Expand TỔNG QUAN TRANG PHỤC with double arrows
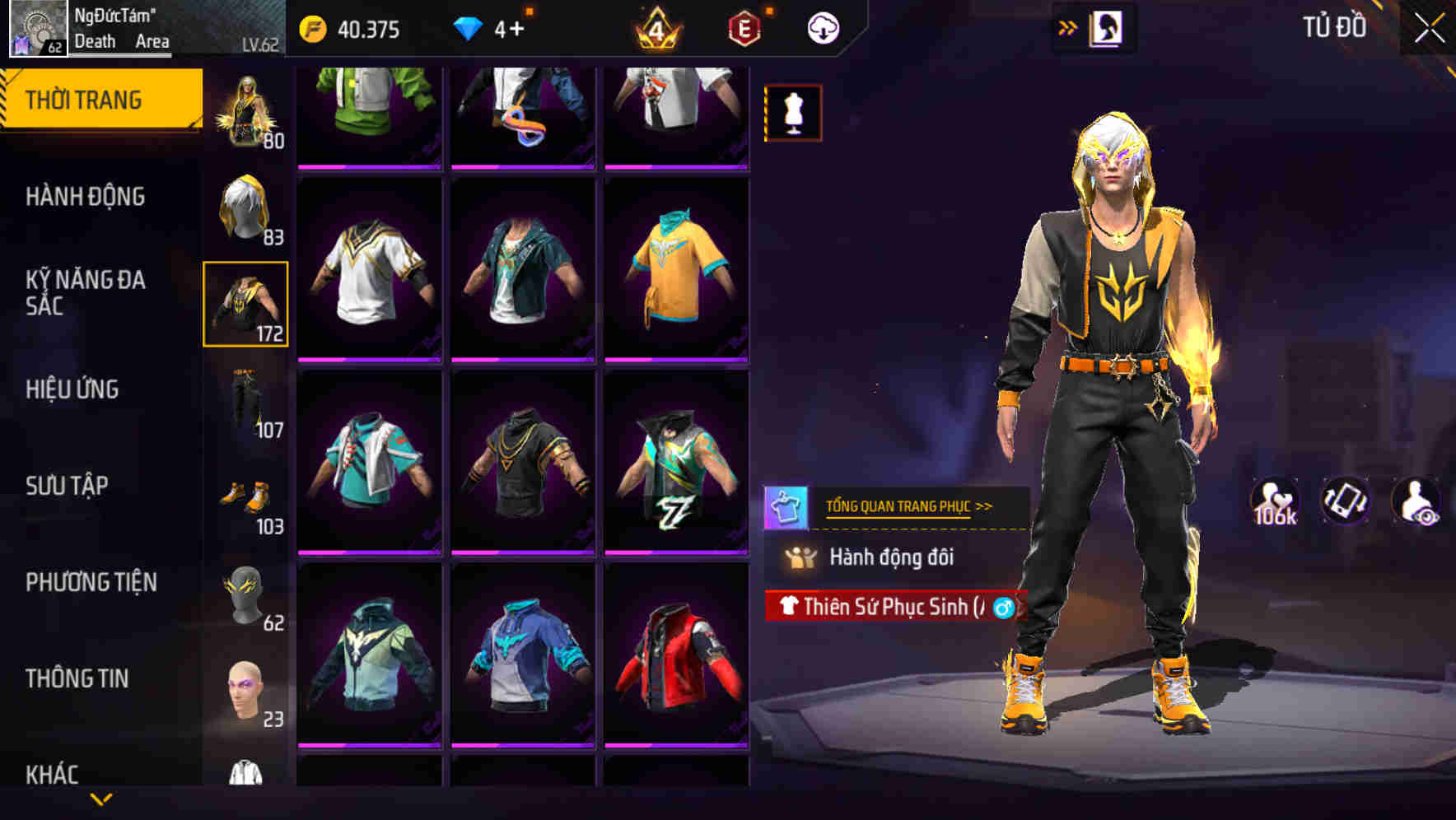The height and width of the screenshot is (820, 1456). coord(982,508)
